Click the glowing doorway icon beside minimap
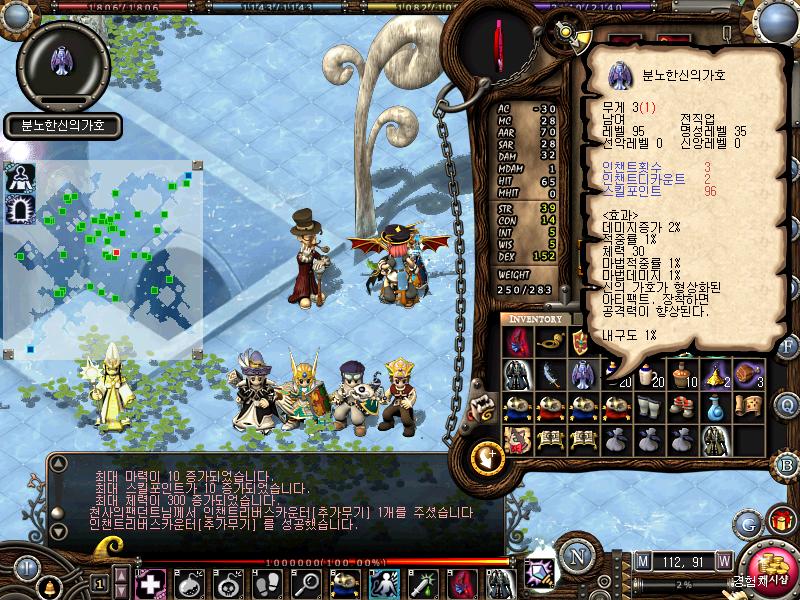 (20, 208)
